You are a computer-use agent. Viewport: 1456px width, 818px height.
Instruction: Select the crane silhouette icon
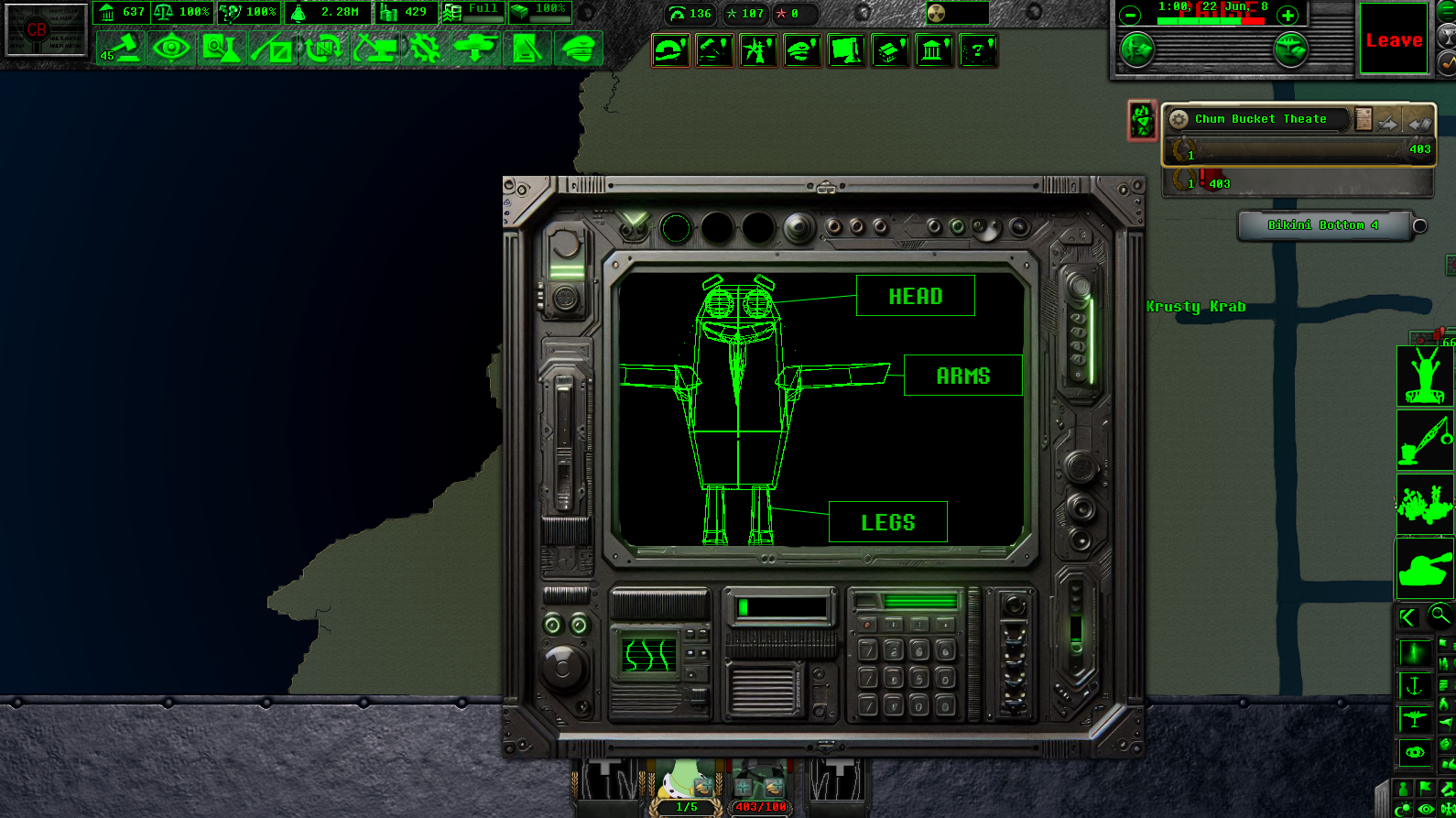pos(1424,441)
